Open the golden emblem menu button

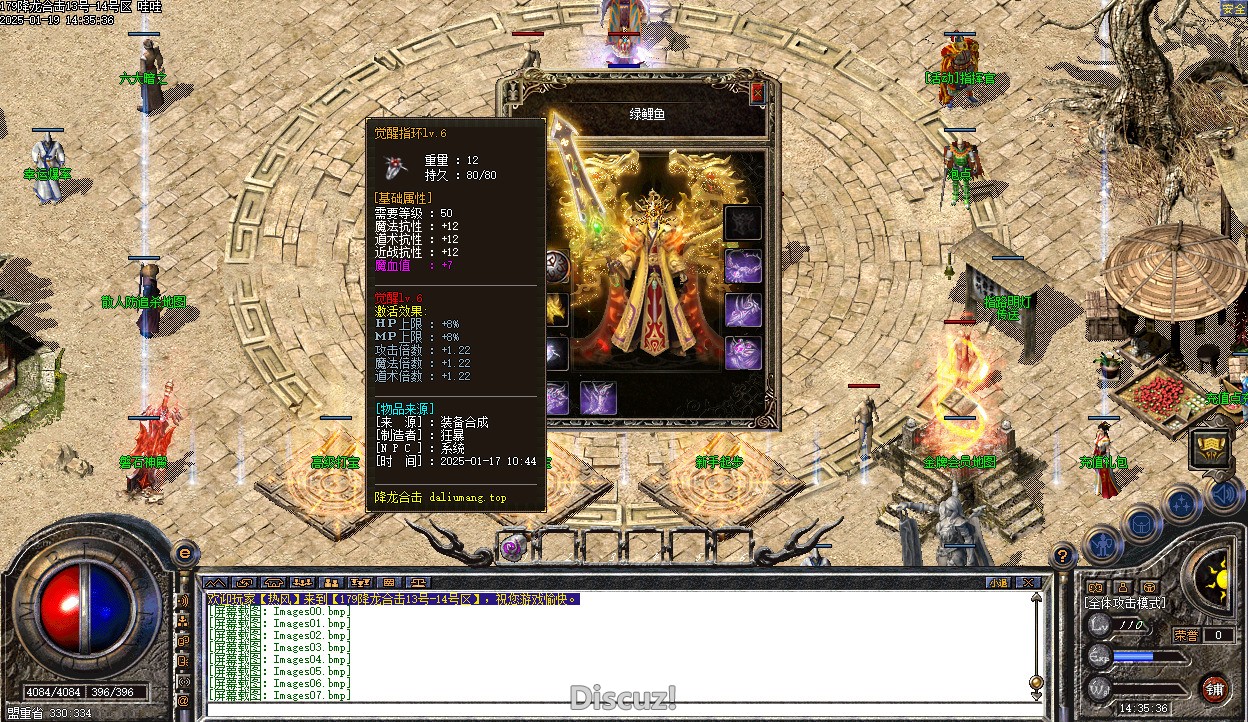[1209, 448]
